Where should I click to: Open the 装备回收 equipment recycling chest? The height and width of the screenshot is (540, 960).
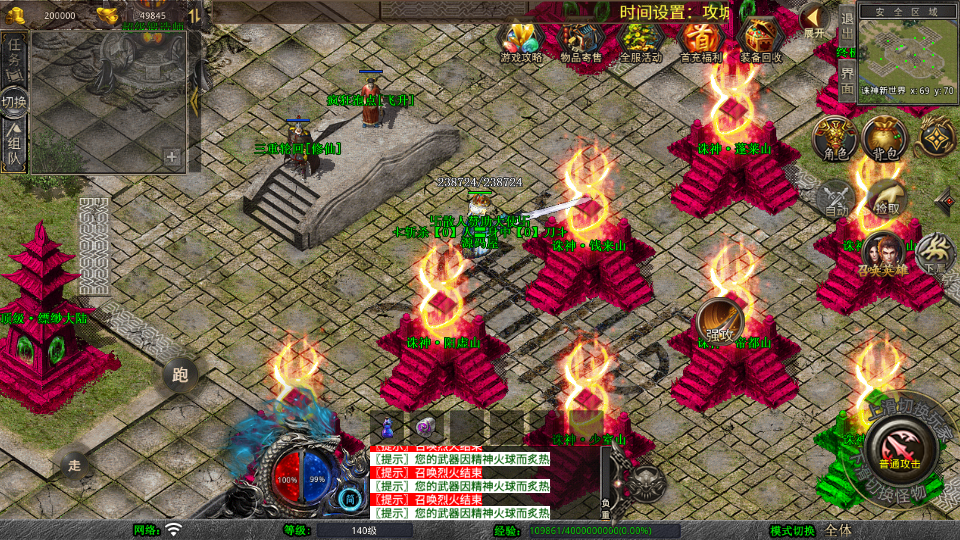click(761, 41)
